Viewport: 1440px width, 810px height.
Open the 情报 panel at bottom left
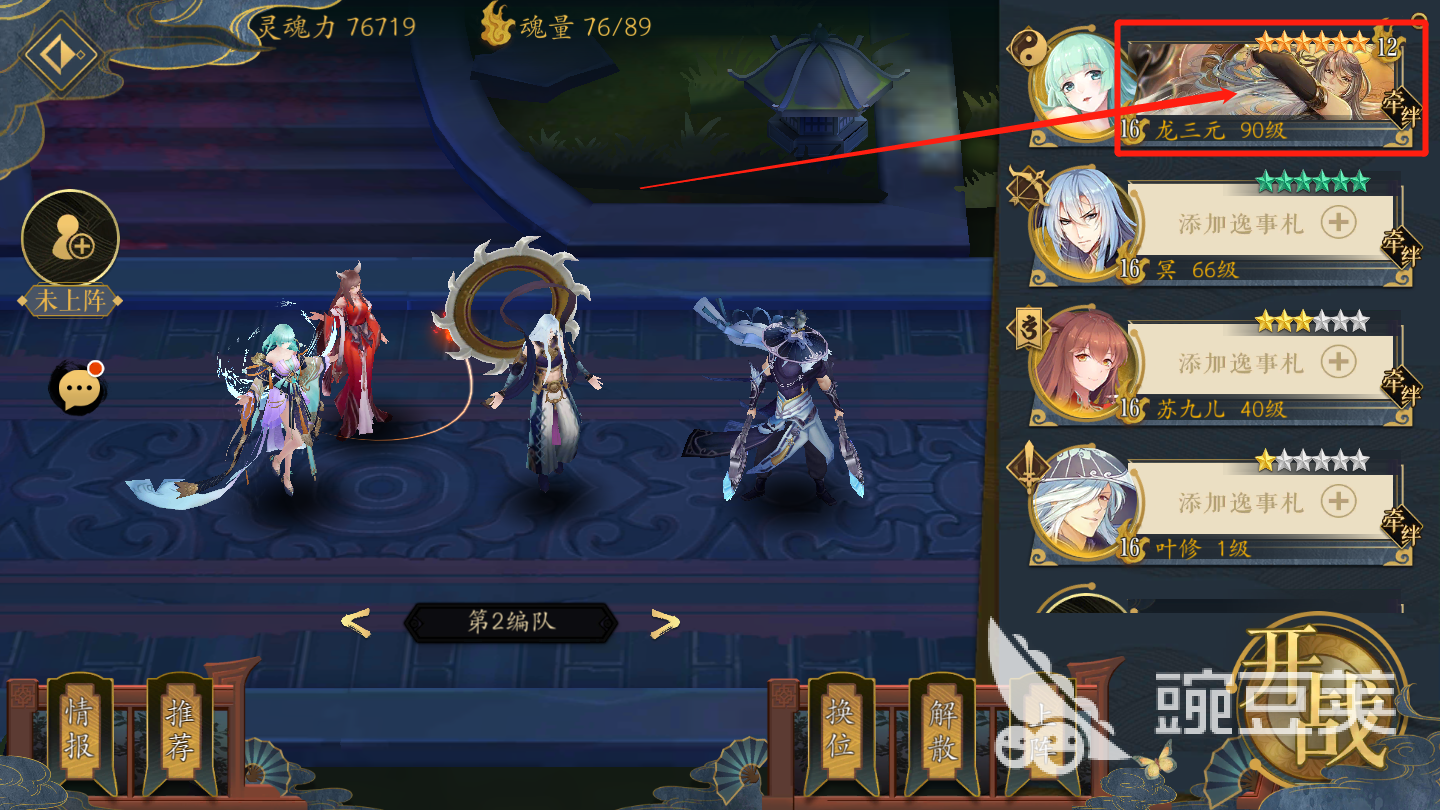[82, 730]
